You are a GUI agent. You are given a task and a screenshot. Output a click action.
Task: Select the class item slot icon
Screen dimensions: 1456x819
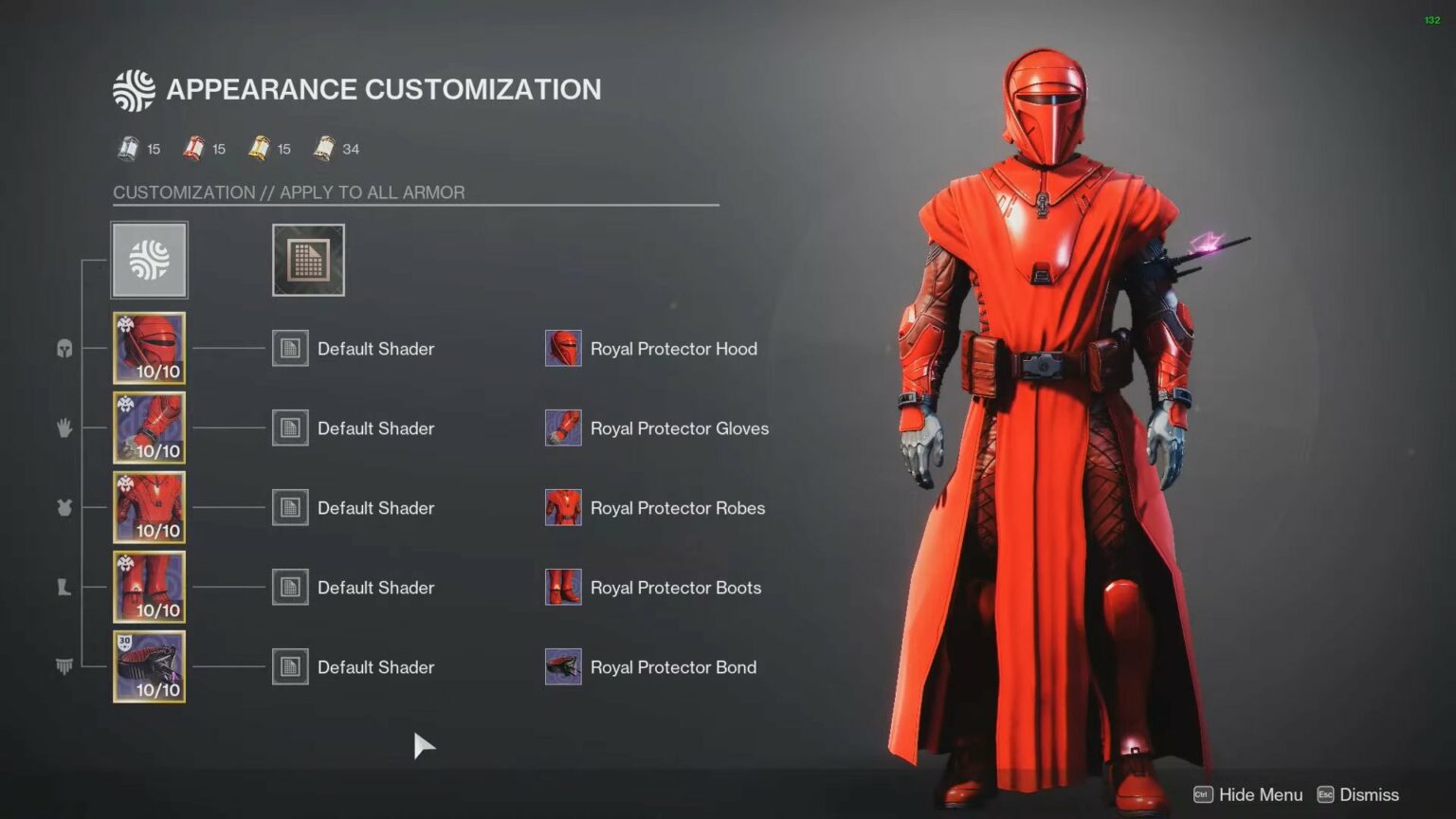pos(64,666)
